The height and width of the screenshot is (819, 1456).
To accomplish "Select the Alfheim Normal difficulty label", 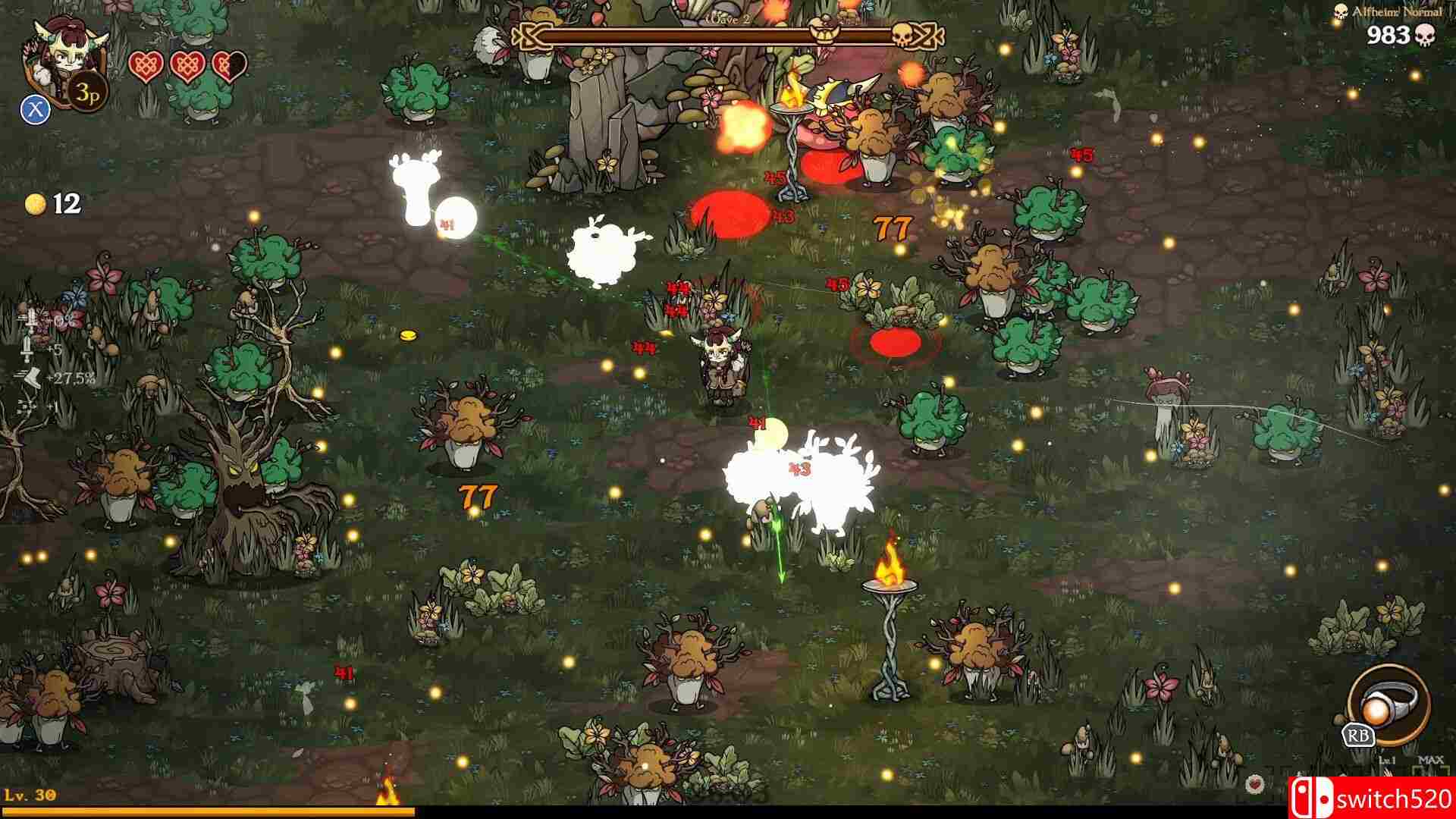I will [x=1398, y=11].
